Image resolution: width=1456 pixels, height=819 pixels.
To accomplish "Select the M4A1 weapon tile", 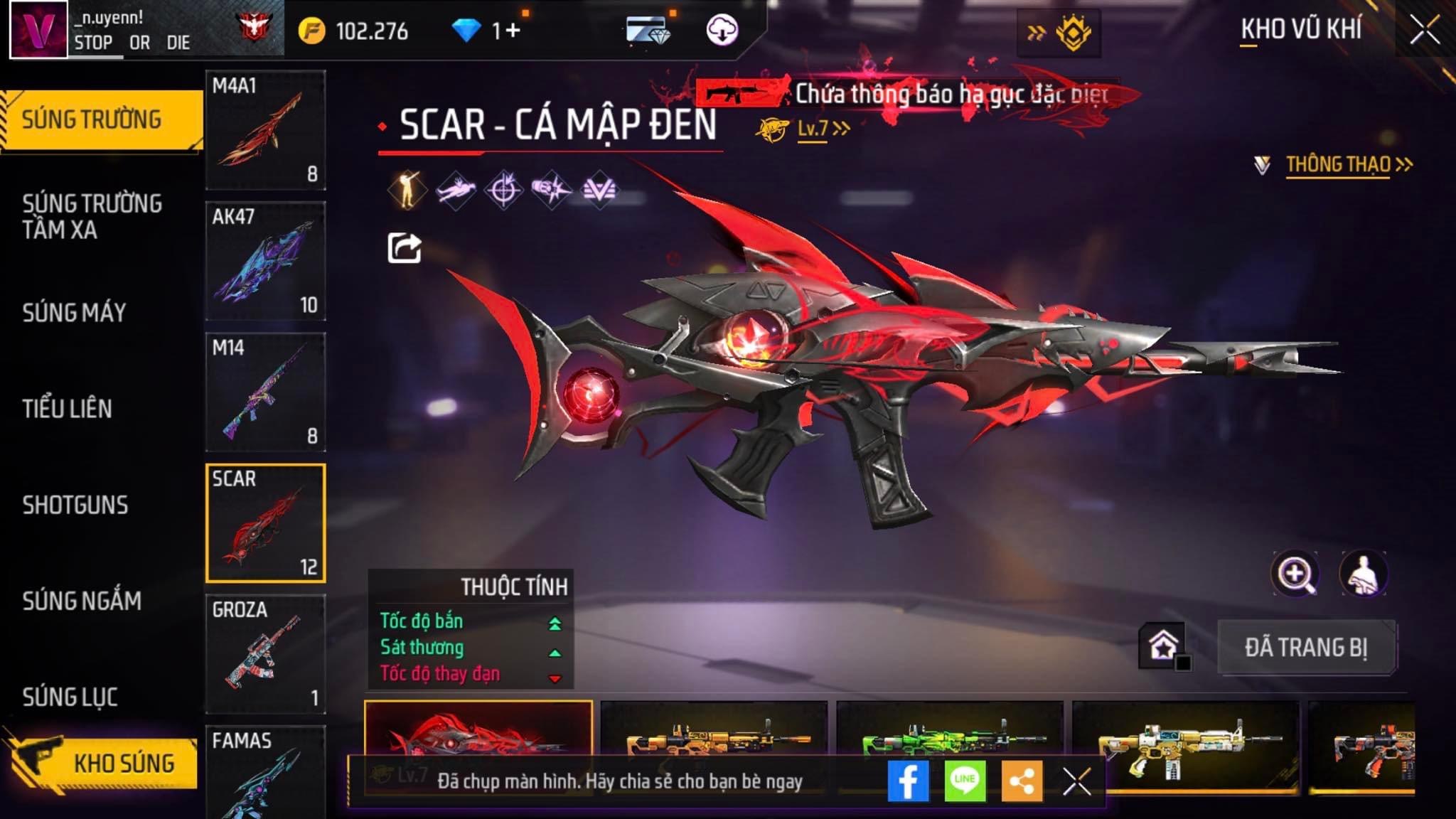I will [265, 129].
